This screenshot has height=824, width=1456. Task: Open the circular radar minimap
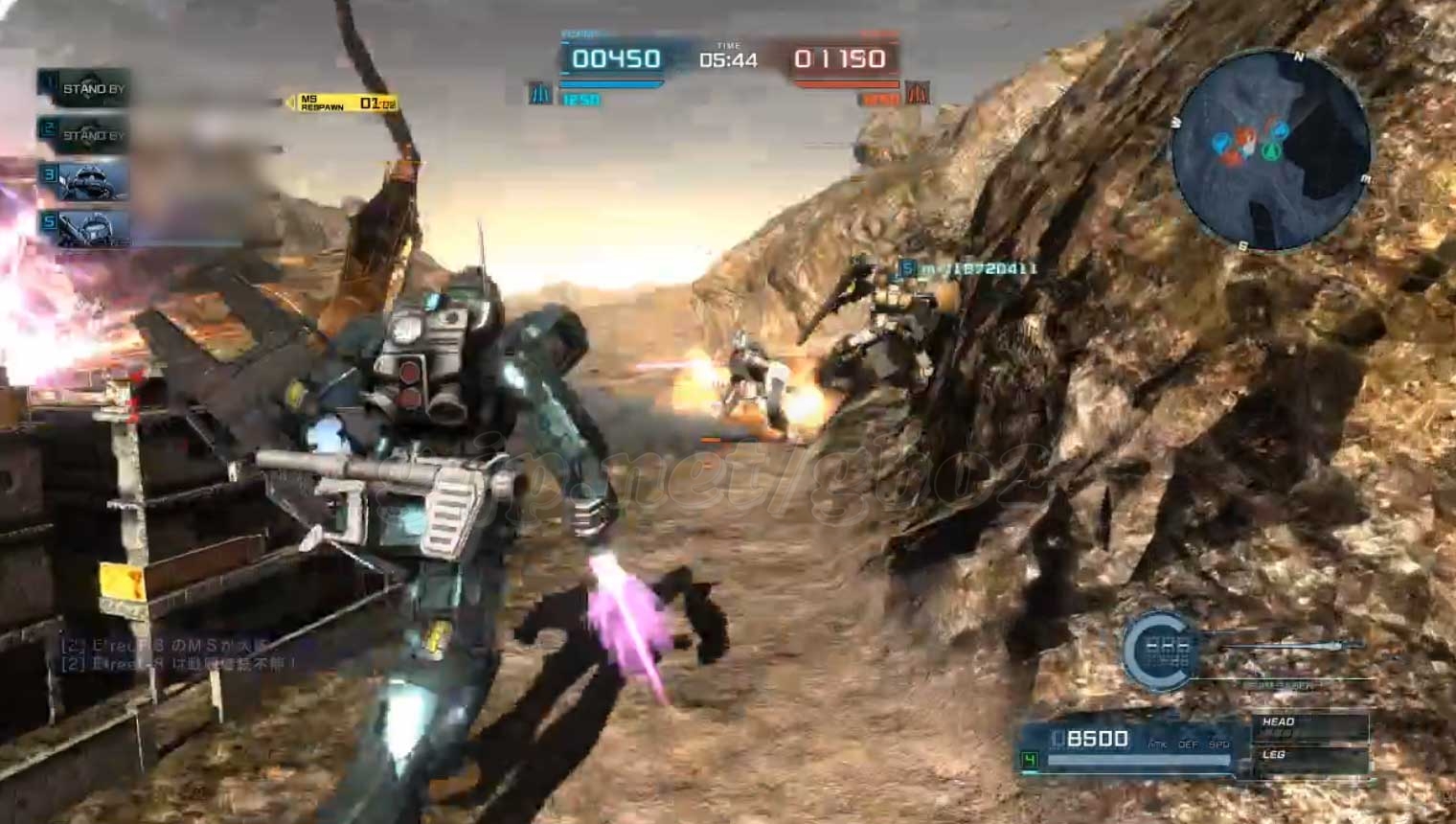click(1270, 149)
